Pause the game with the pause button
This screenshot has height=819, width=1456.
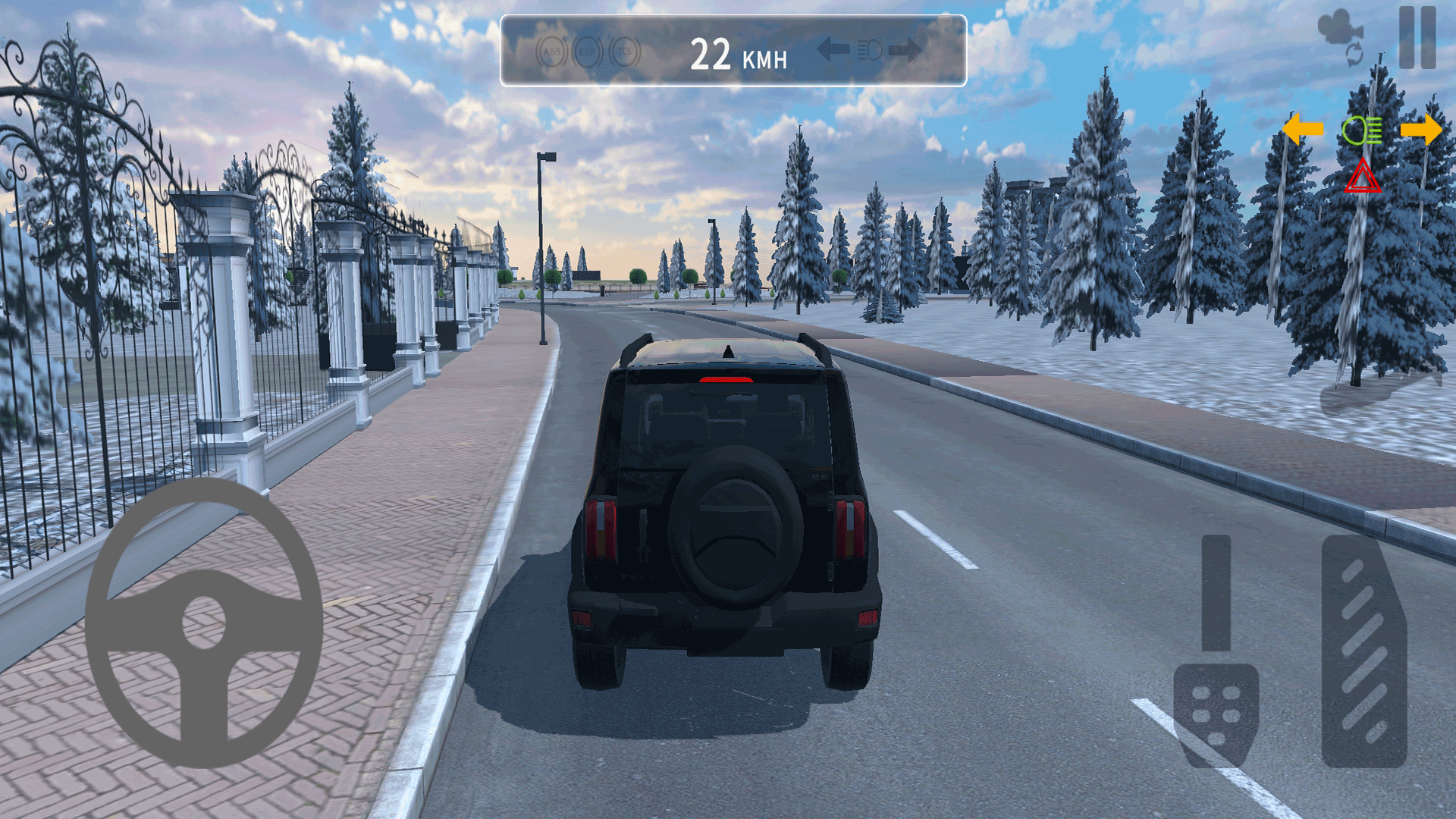click(x=1417, y=38)
